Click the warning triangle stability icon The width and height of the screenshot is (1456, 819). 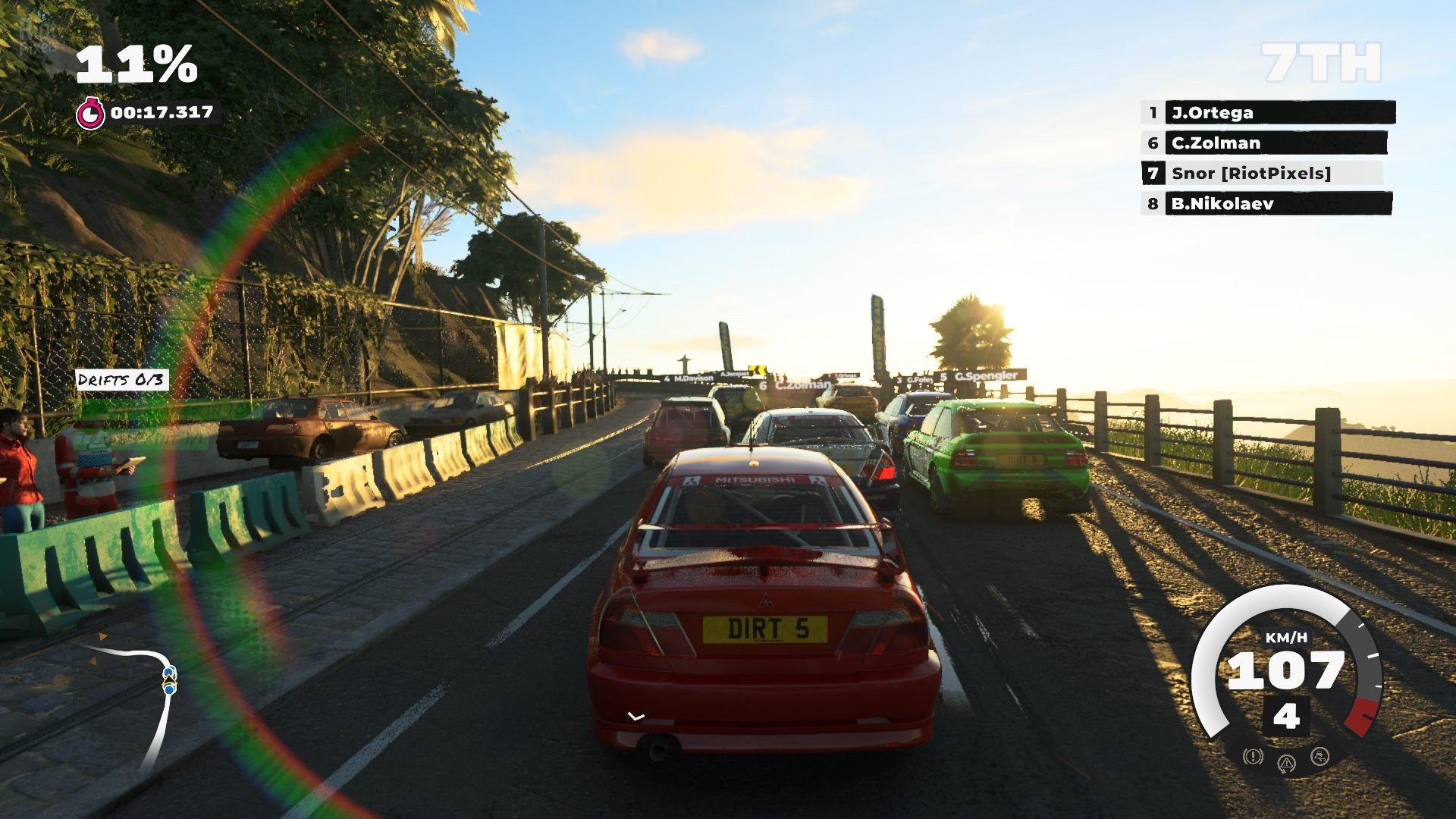1286,763
